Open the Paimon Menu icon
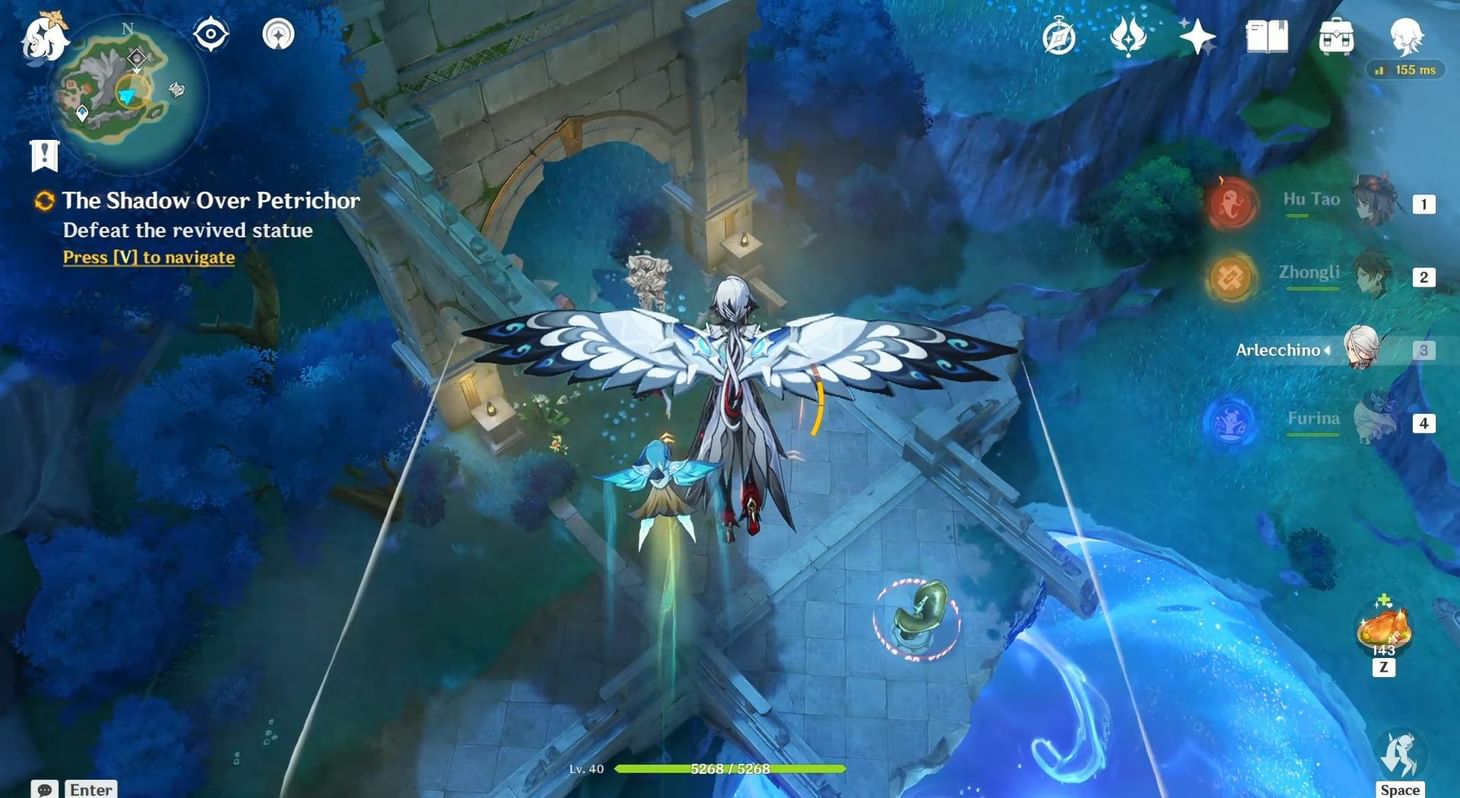The height and width of the screenshot is (798, 1460). tap(45, 40)
